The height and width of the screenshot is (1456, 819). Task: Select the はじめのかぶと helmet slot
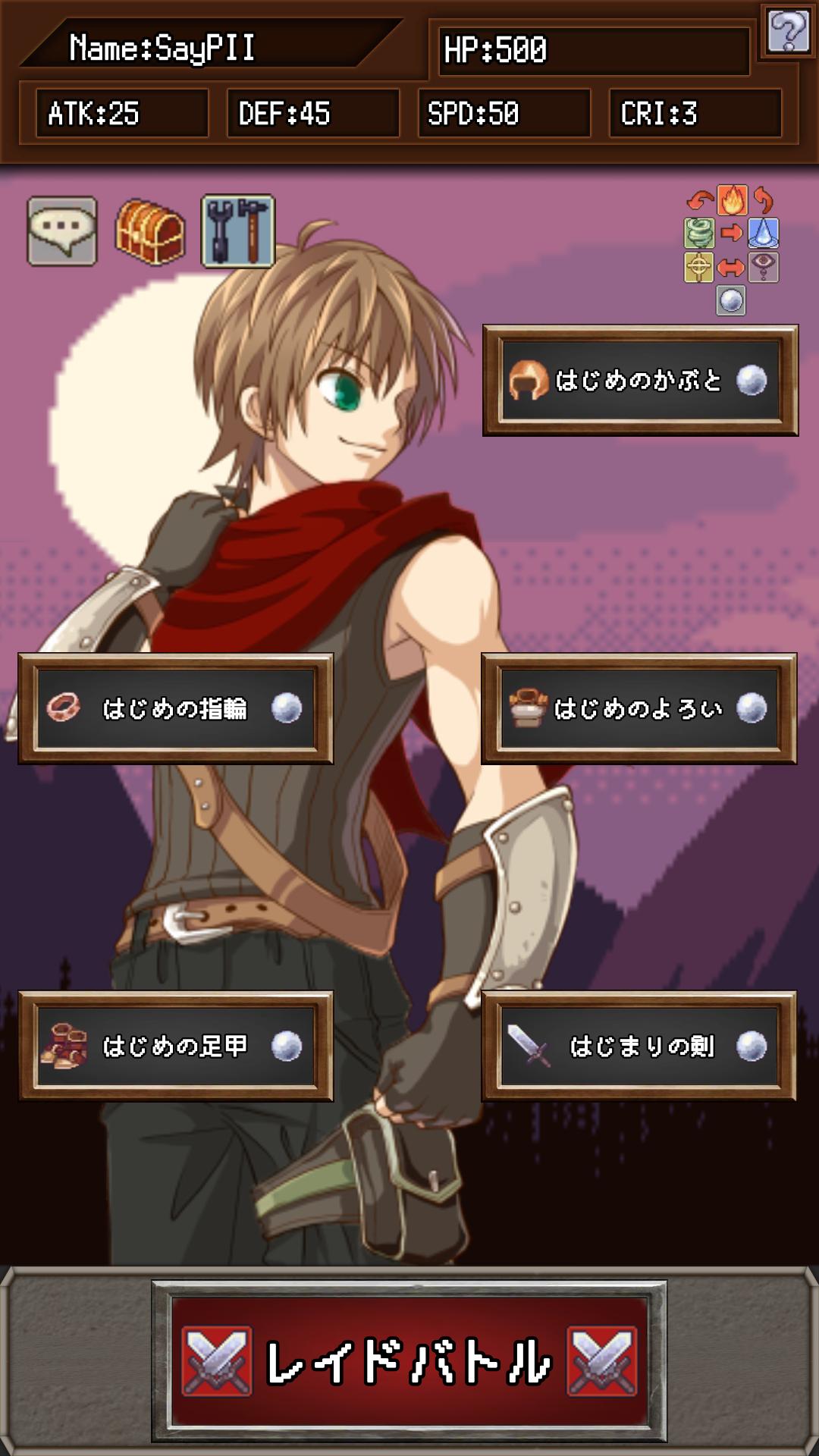(x=640, y=381)
